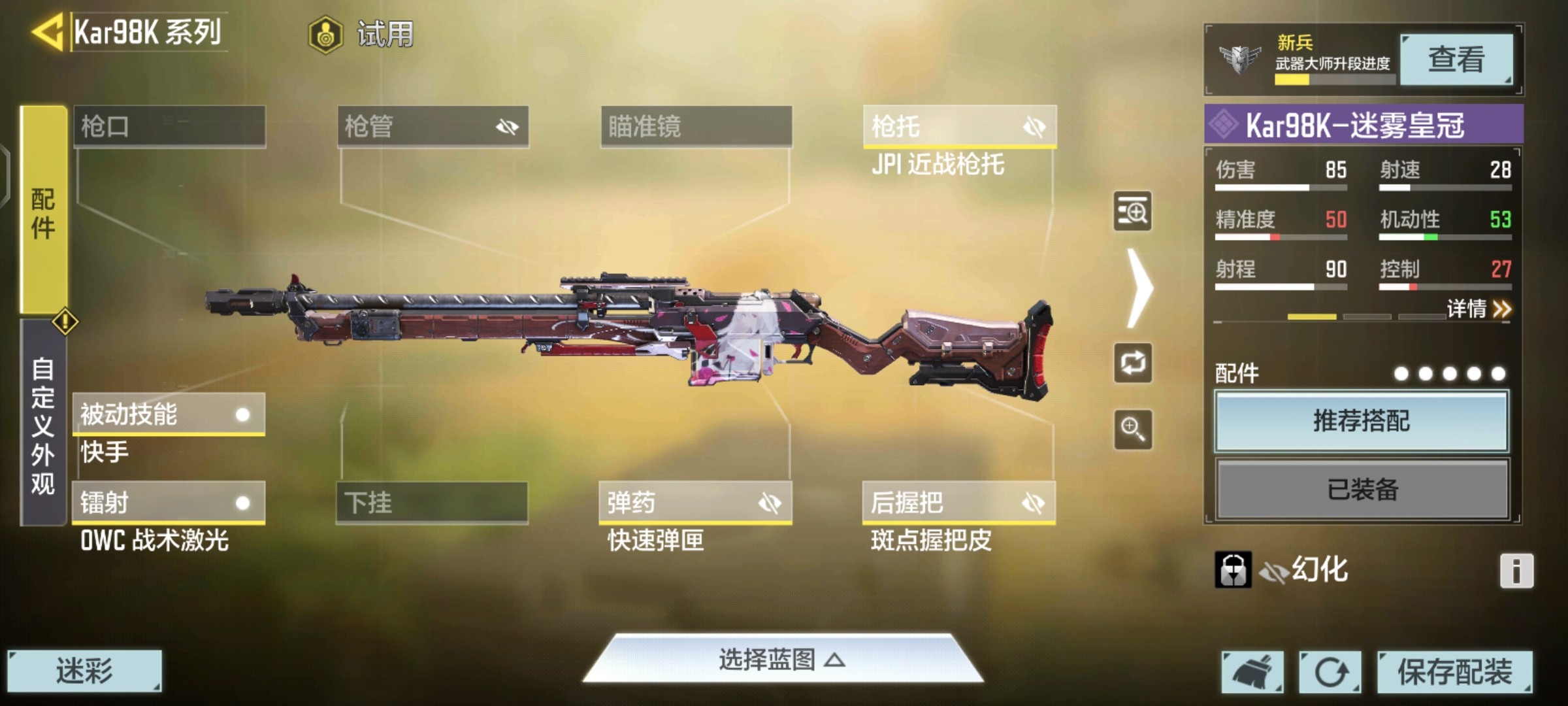Go back from Kar98K系列 screen

tap(47, 31)
